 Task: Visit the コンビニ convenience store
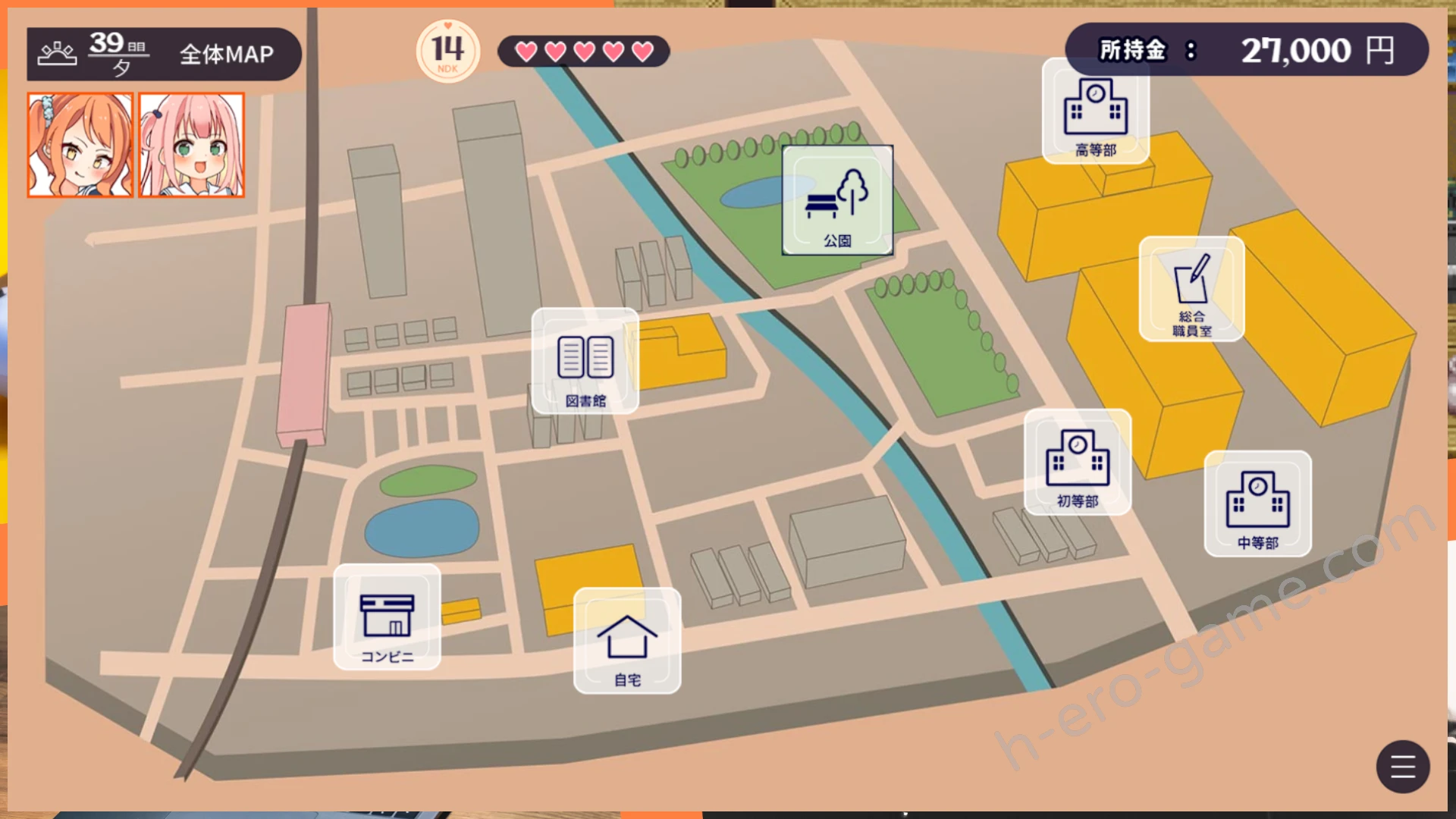(x=387, y=617)
